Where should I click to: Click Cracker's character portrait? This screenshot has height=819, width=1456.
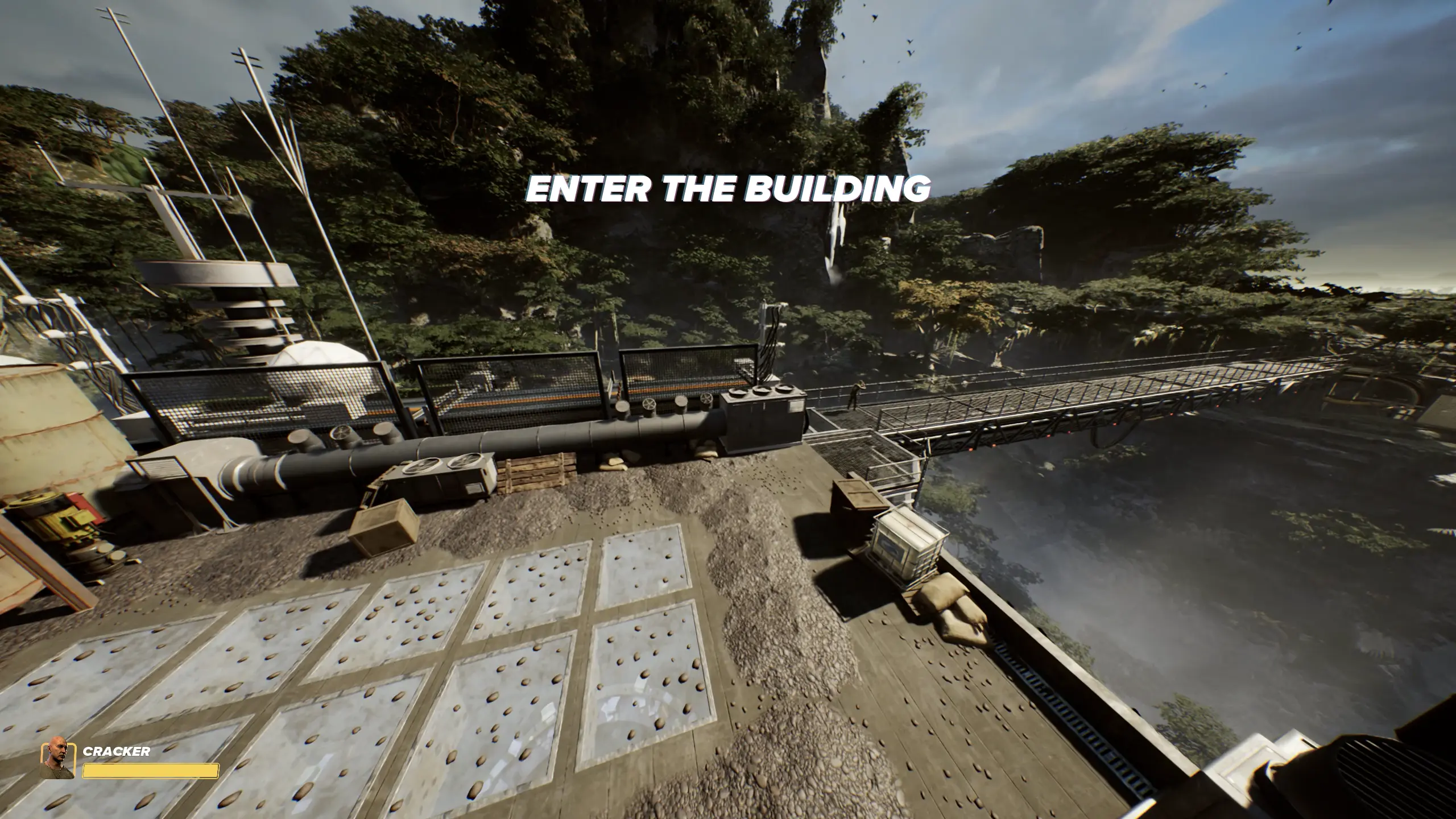tap(57, 760)
